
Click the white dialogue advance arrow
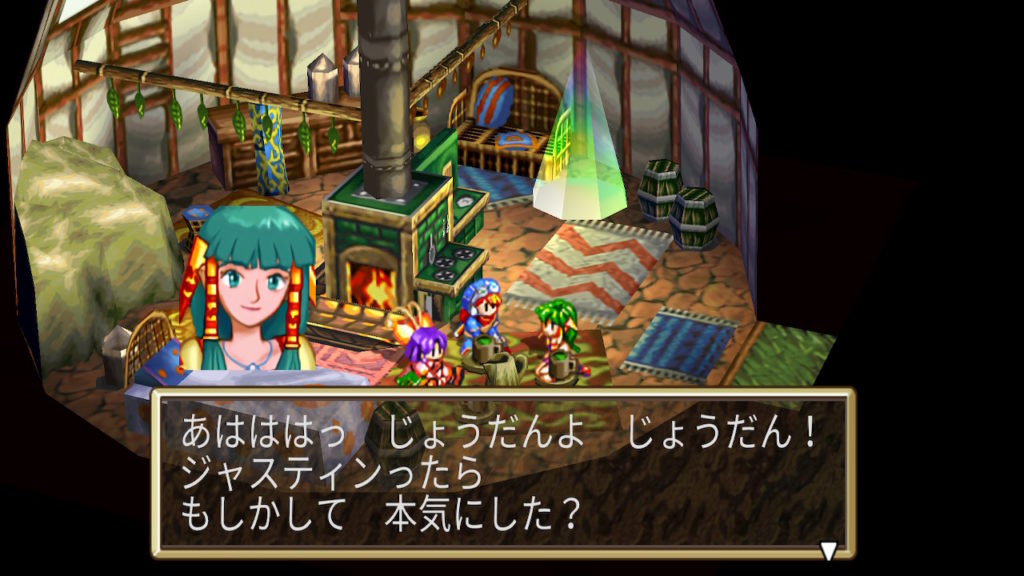pyautogui.click(x=828, y=550)
